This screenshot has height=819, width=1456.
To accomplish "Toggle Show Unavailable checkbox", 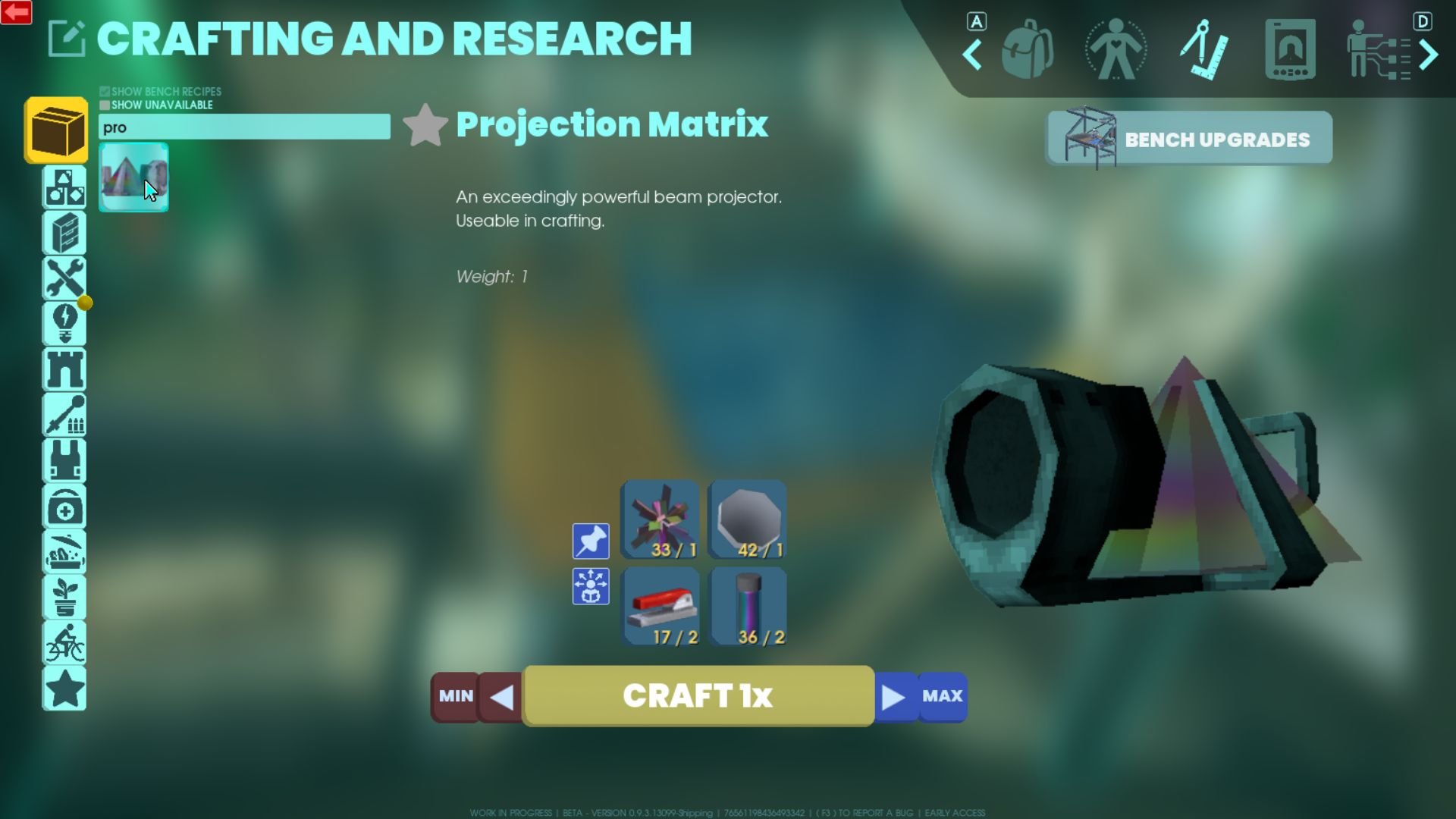I will (x=105, y=105).
